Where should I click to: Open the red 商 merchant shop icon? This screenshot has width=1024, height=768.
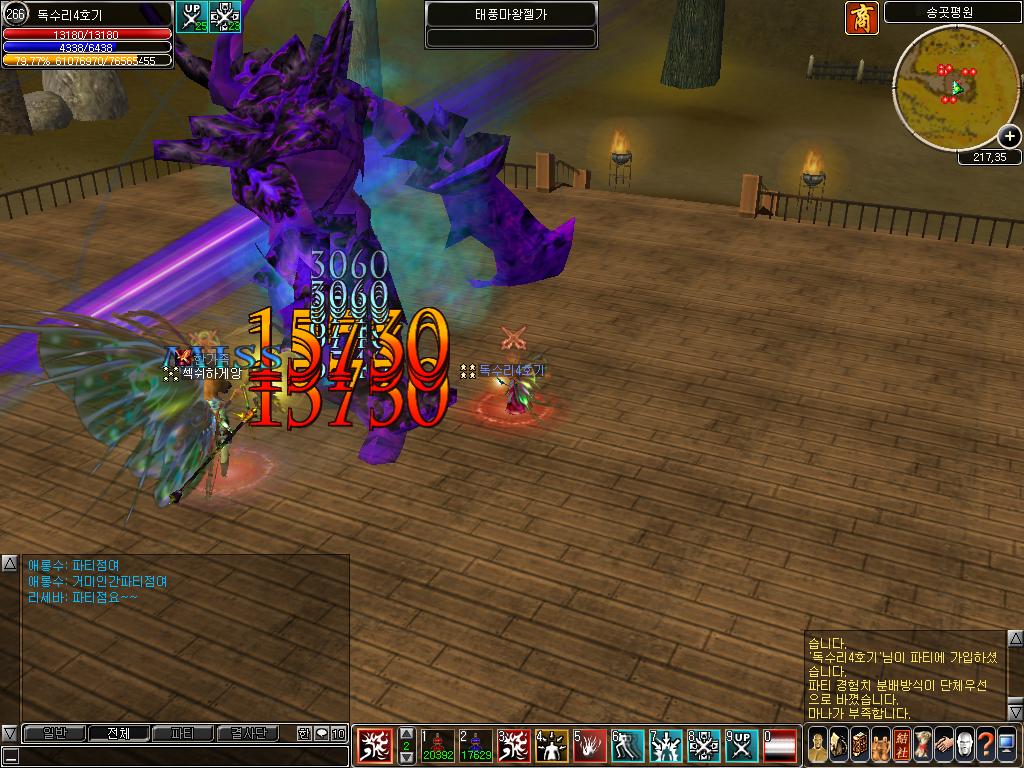point(861,18)
